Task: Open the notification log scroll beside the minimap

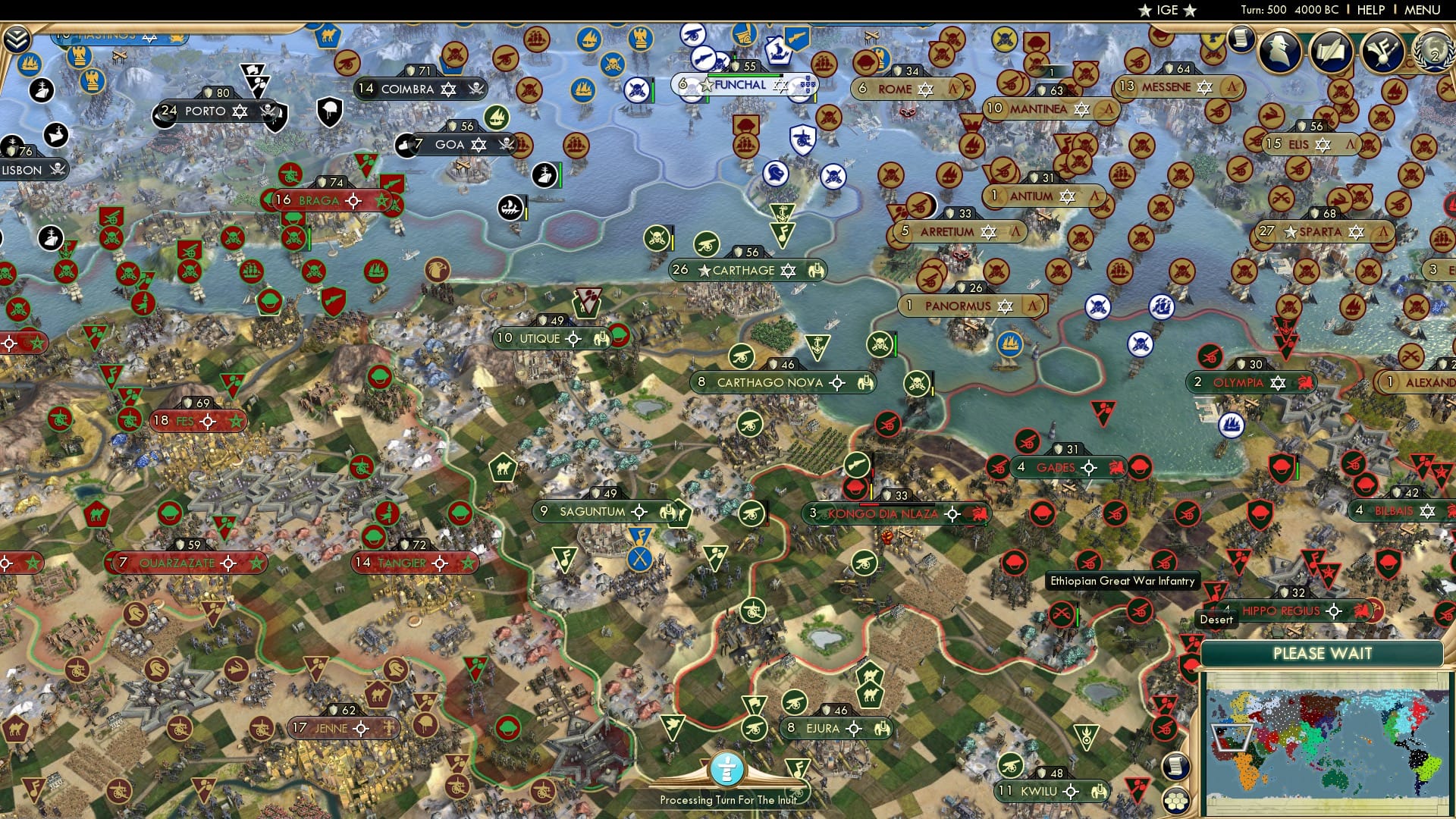Action: [x=1176, y=767]
